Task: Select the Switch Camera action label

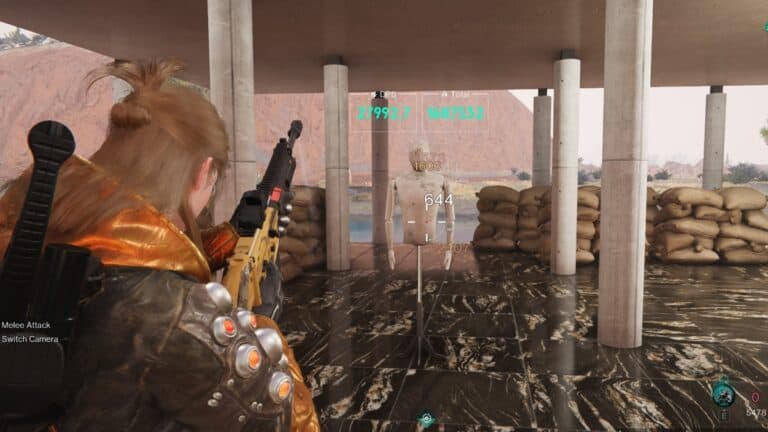Action: tap(31, 339)
